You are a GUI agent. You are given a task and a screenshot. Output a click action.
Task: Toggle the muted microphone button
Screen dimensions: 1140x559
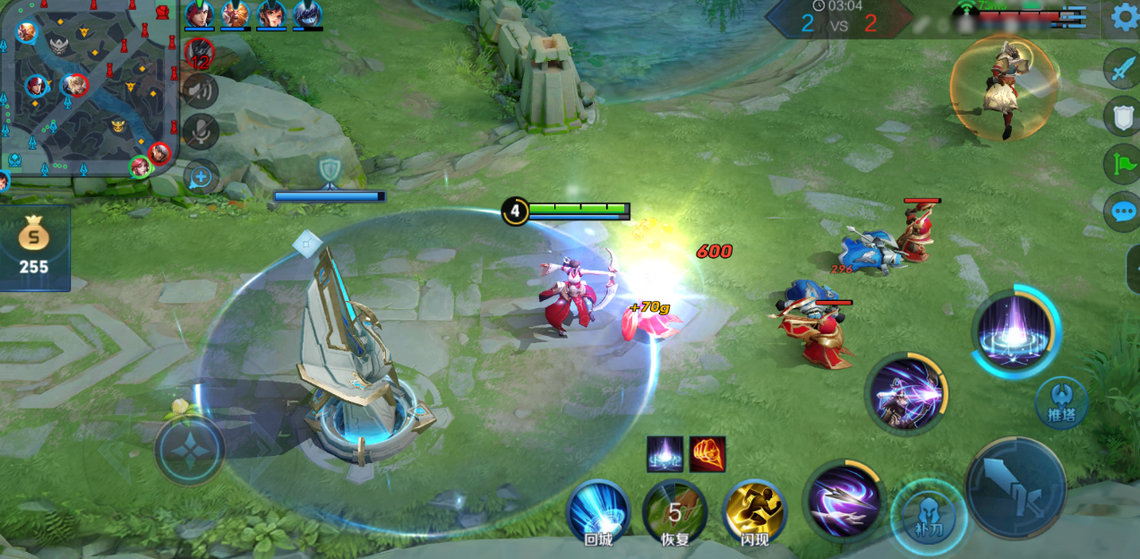point(201,132)
